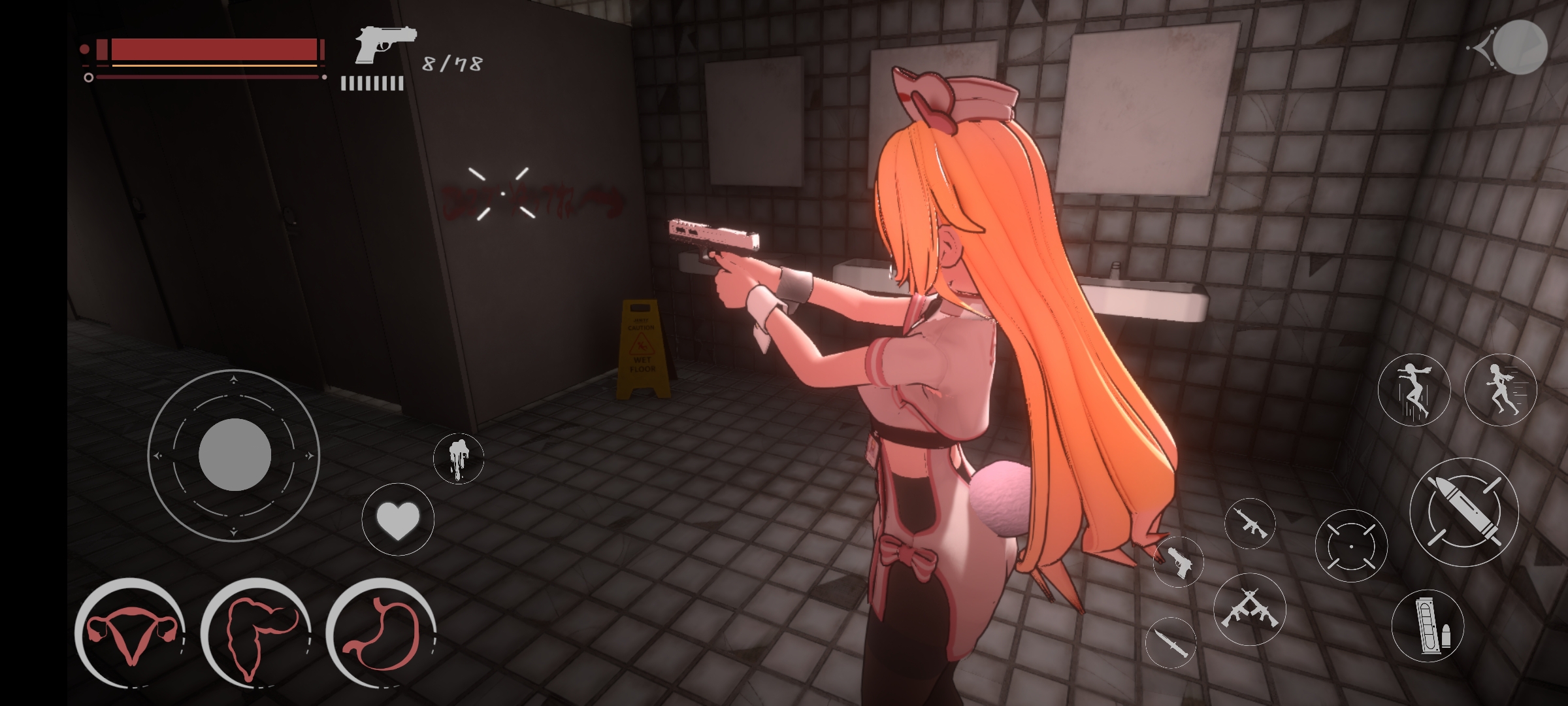Tap the heart button
Viewport: 1568px width, 706px height.
click(x=398, y=520)
